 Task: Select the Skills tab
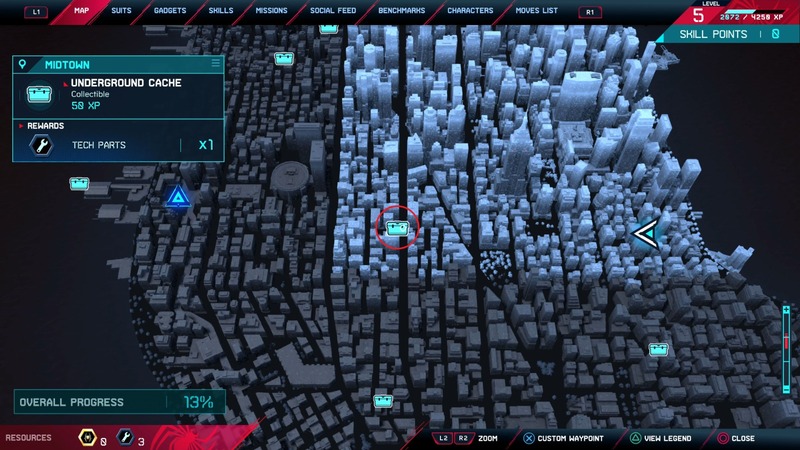click(221, 11)
